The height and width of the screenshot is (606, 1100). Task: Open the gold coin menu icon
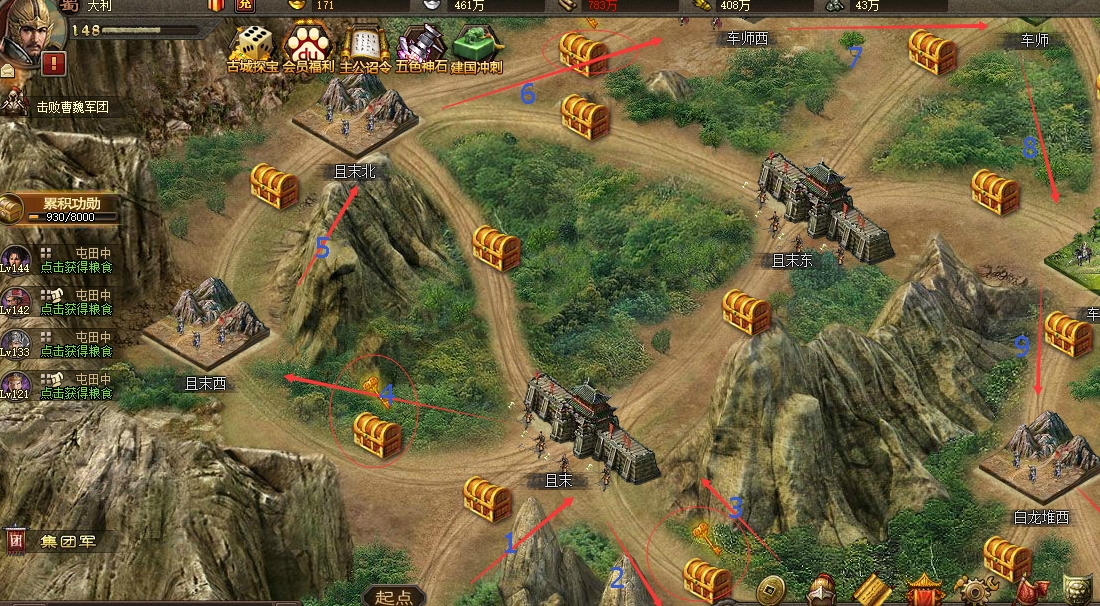(771, 590)
